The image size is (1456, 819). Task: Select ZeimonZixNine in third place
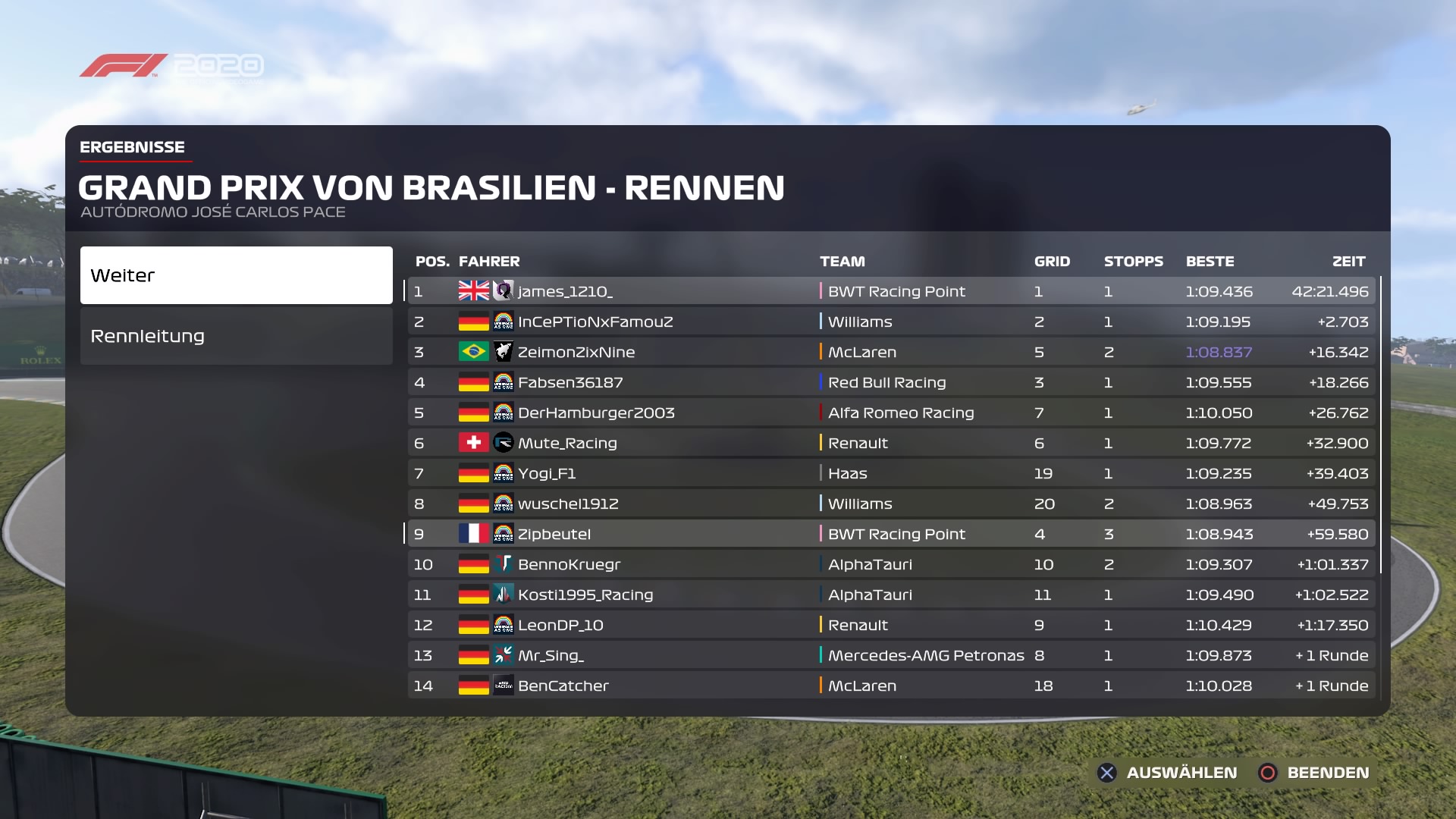(x=891, y=352)
